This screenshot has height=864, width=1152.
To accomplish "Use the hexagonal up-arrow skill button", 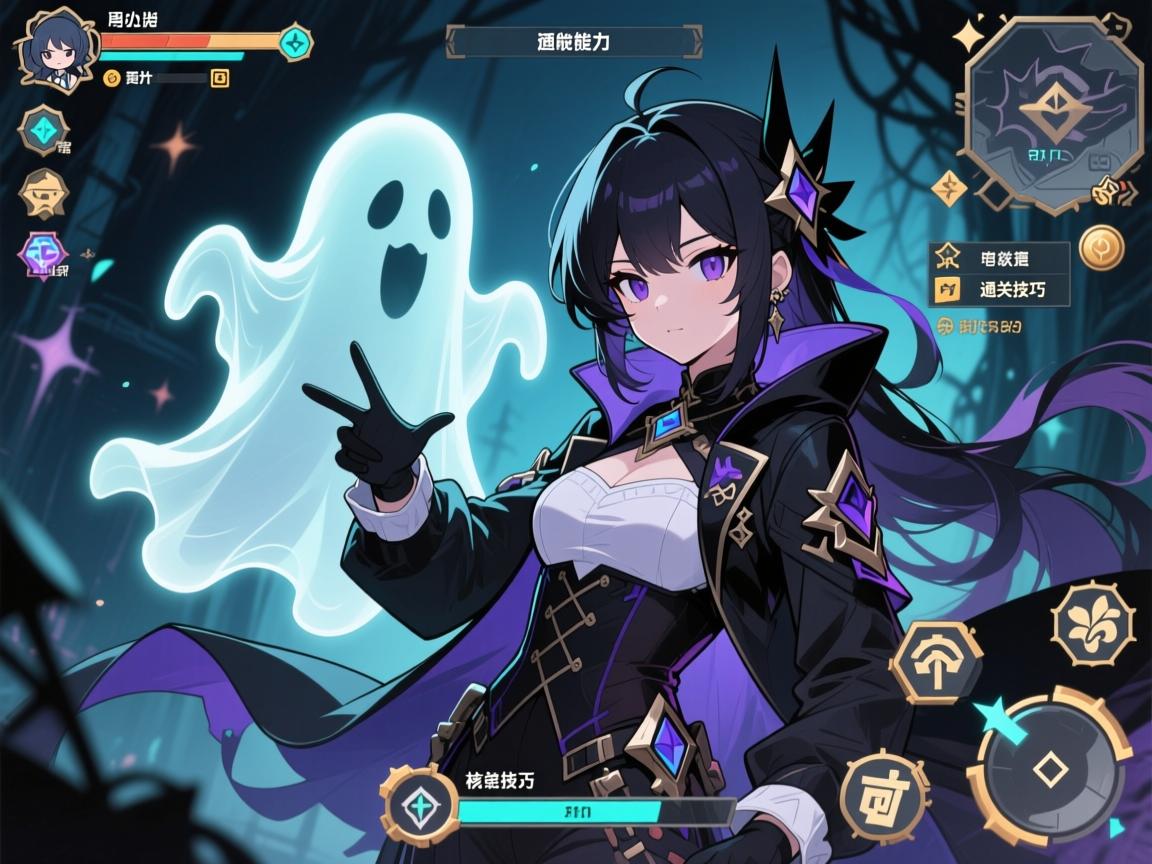I will pos(936,663).
